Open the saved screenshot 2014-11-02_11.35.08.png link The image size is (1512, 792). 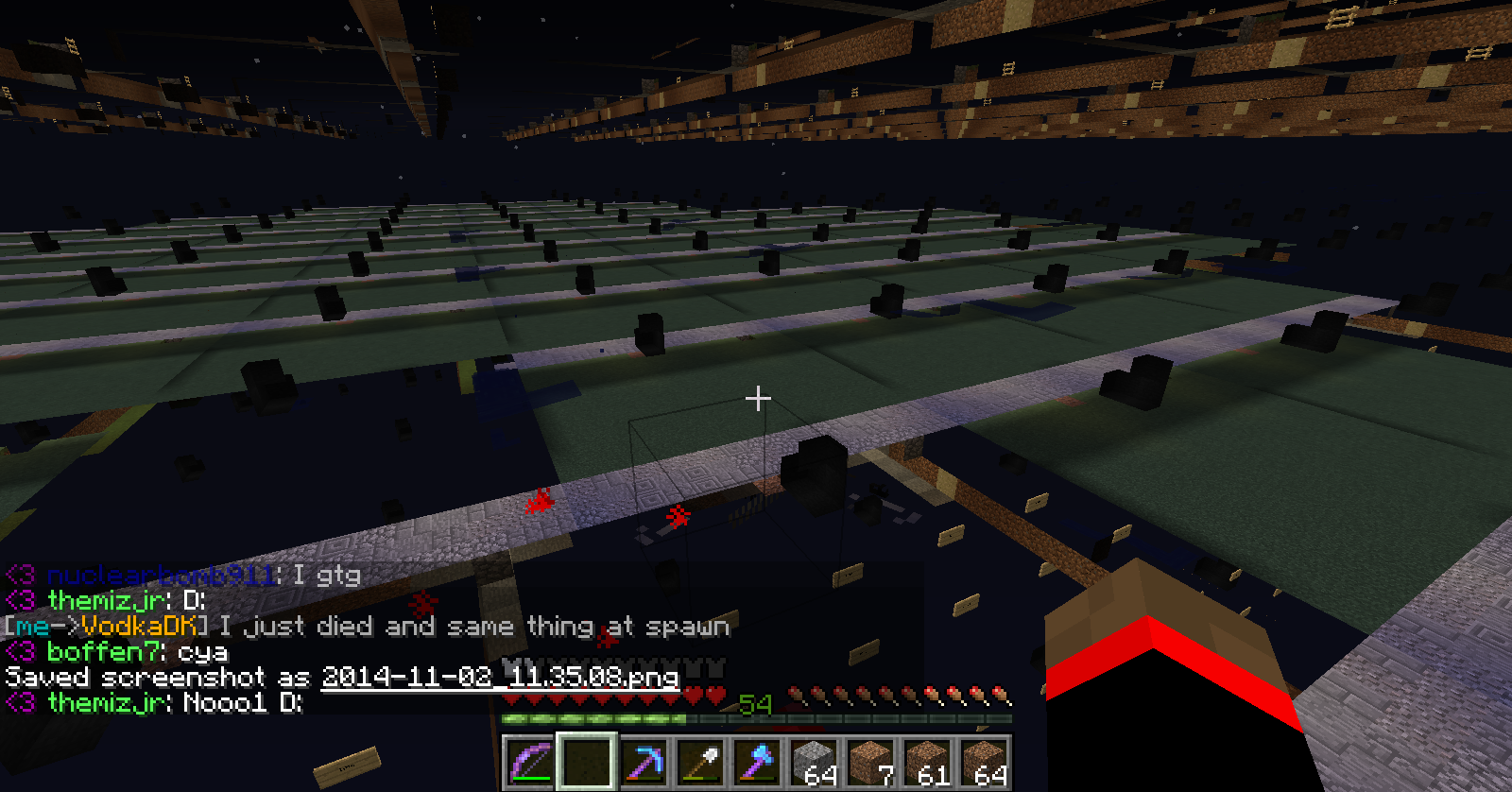click(500, 677)
